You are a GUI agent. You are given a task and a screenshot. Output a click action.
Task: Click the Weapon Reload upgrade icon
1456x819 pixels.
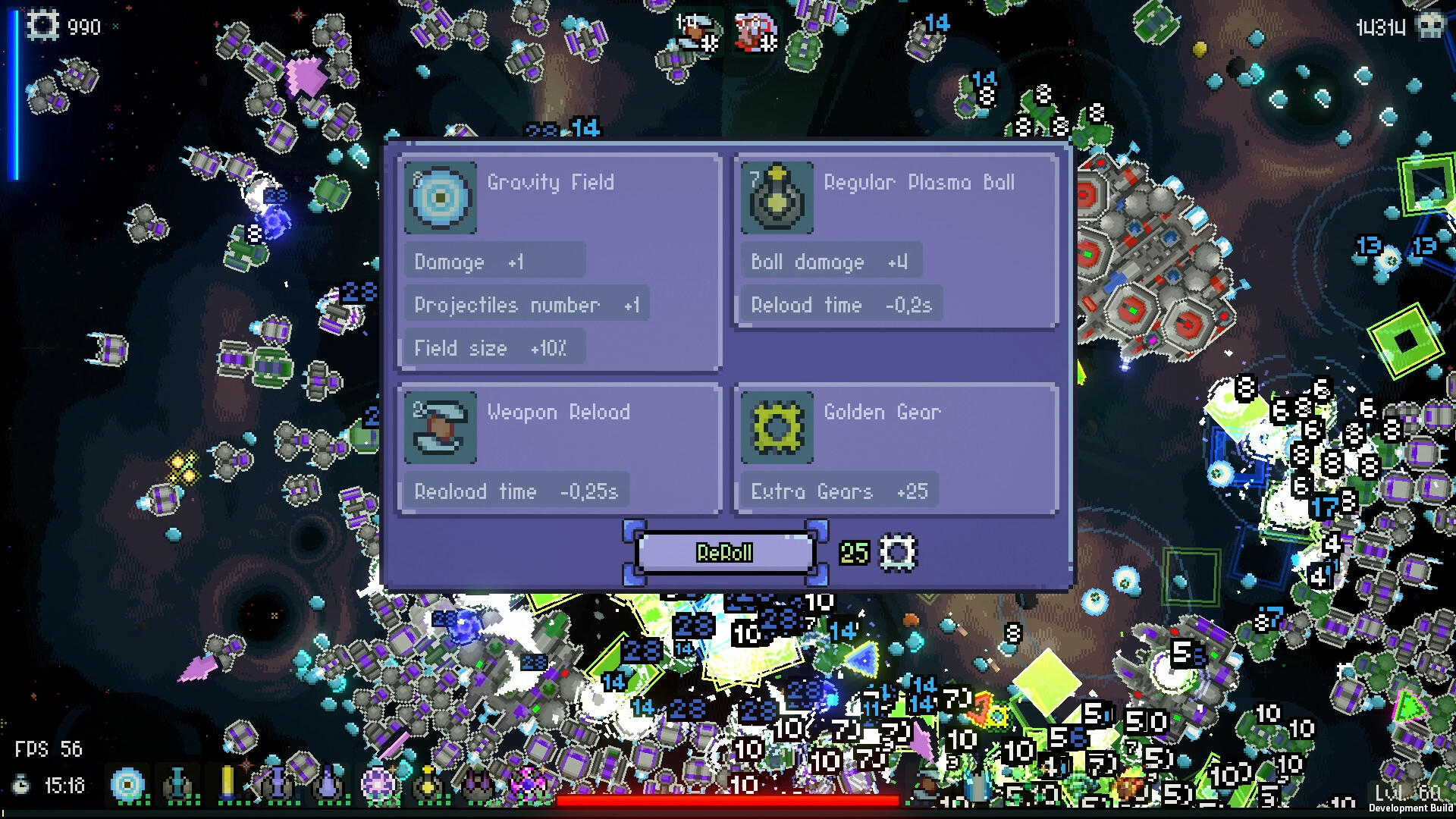click(440, 428)
